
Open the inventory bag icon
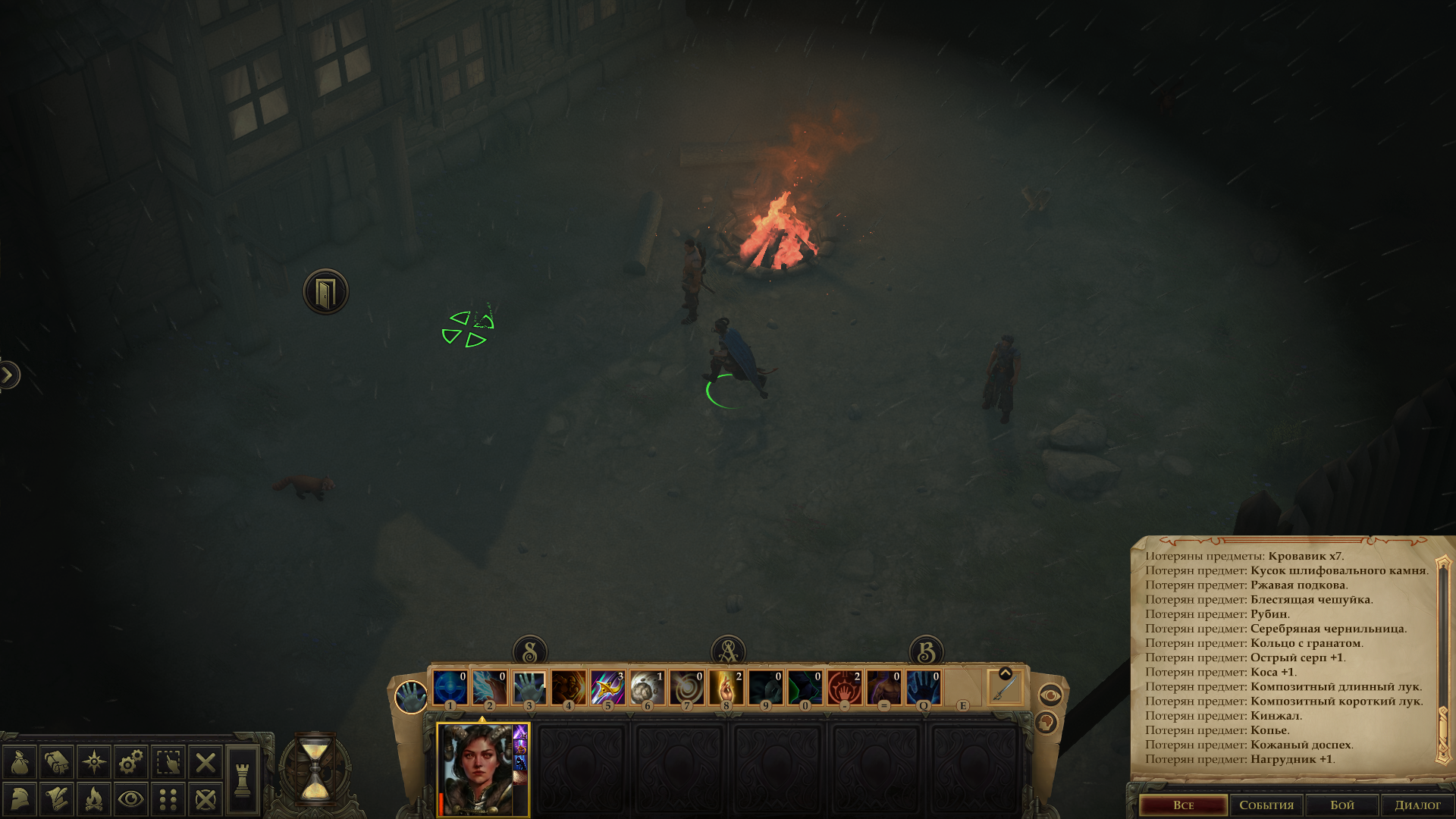pyautogui.click(x=20, y=762)
